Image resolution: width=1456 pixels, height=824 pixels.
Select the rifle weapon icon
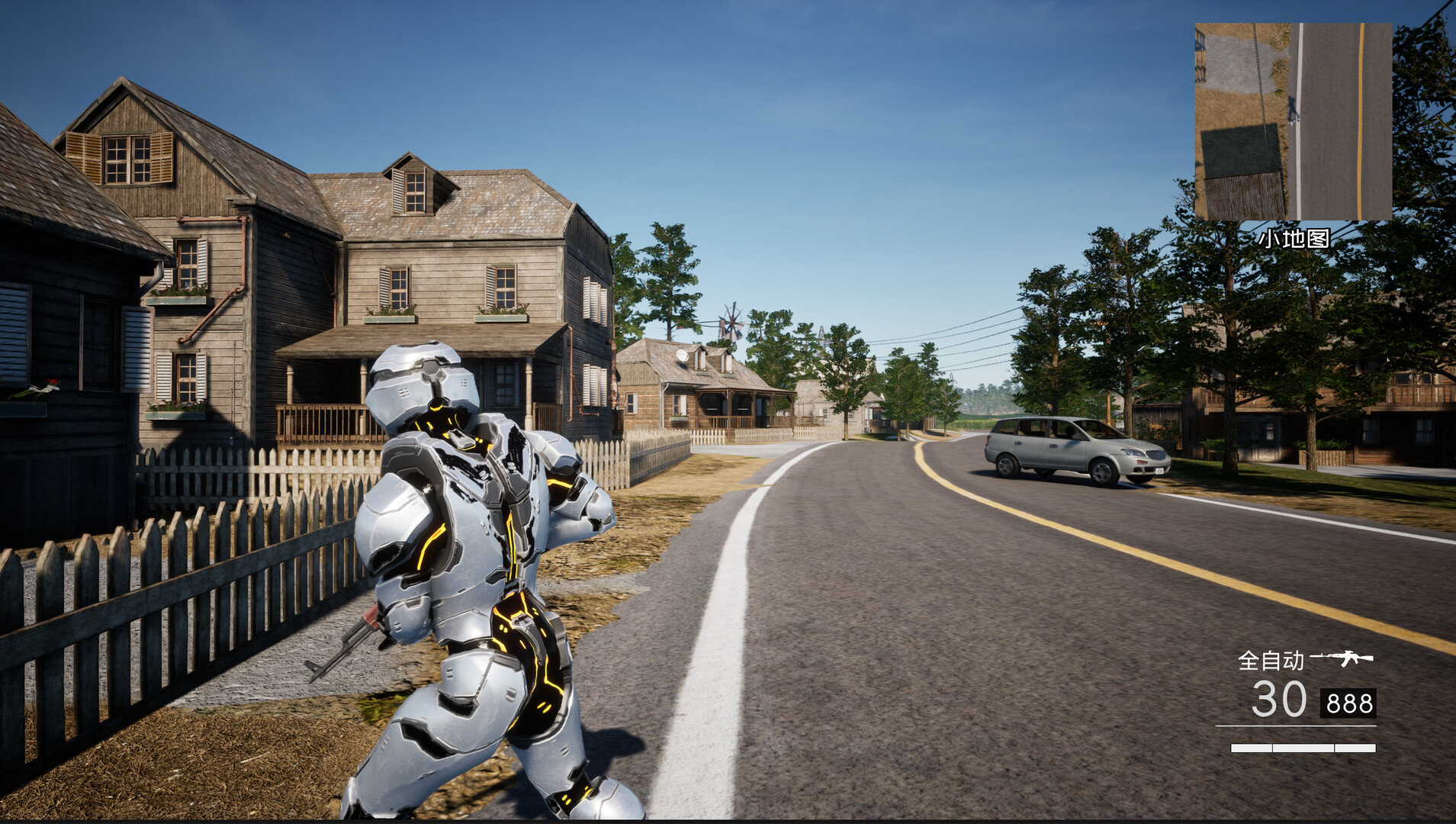pos(1342,658)
